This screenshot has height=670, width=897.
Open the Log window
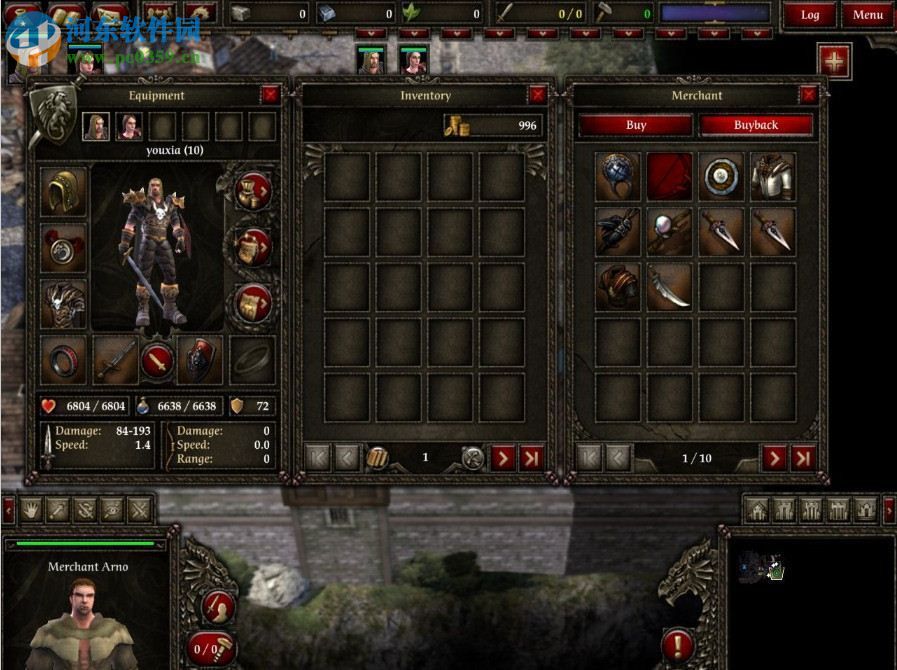click(x=809, y=15)
